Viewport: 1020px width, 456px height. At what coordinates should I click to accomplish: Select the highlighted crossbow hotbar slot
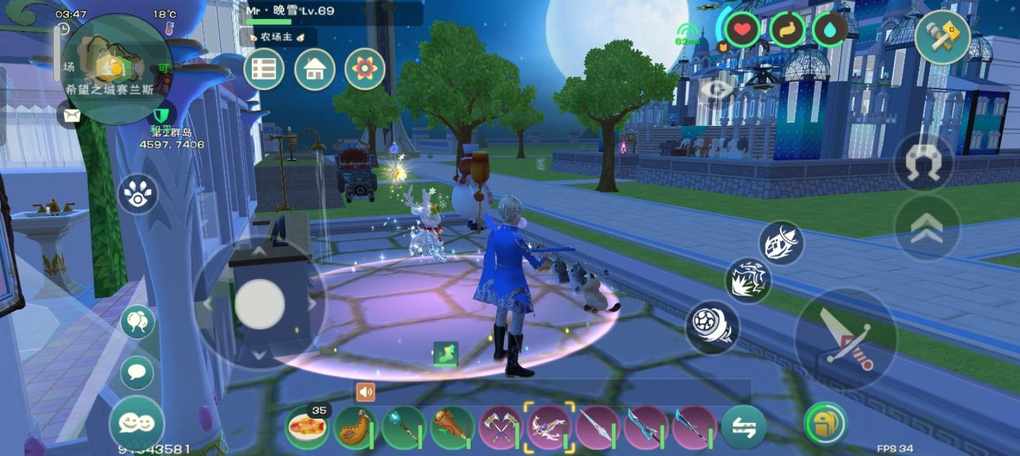click(549, 427)
